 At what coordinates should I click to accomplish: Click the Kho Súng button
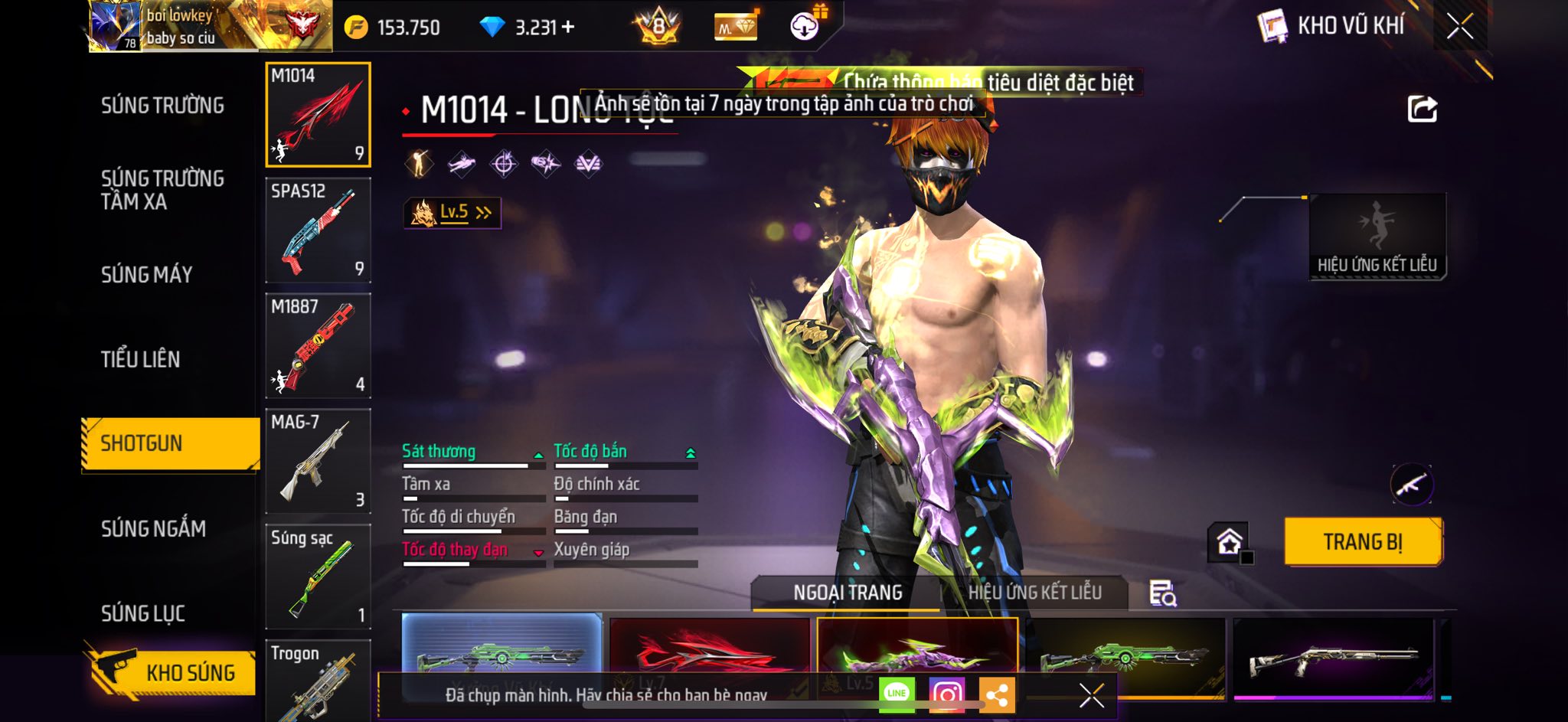coord(171,672)
